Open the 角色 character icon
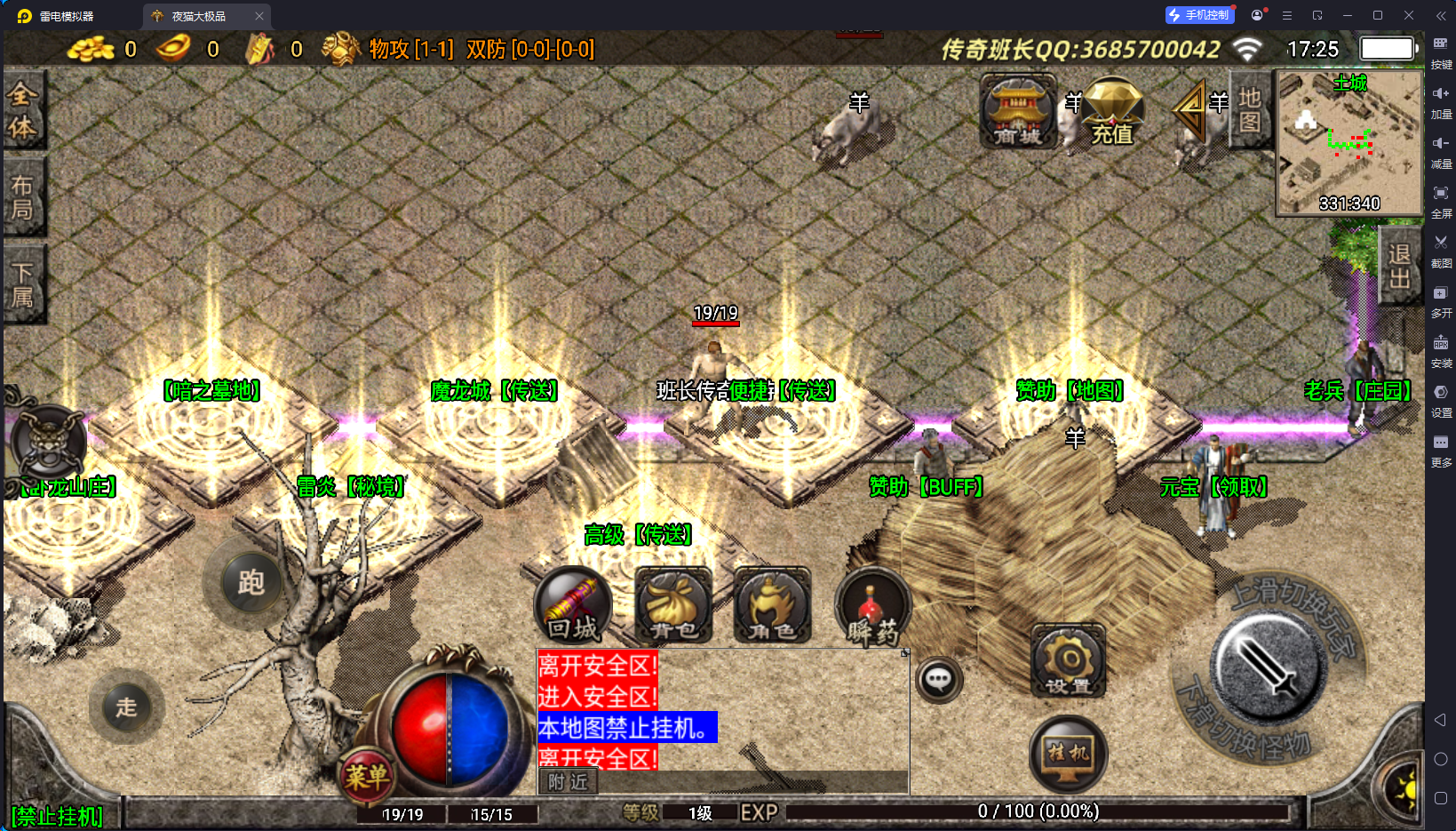The image size is (1456, 831). click(771, 604)
